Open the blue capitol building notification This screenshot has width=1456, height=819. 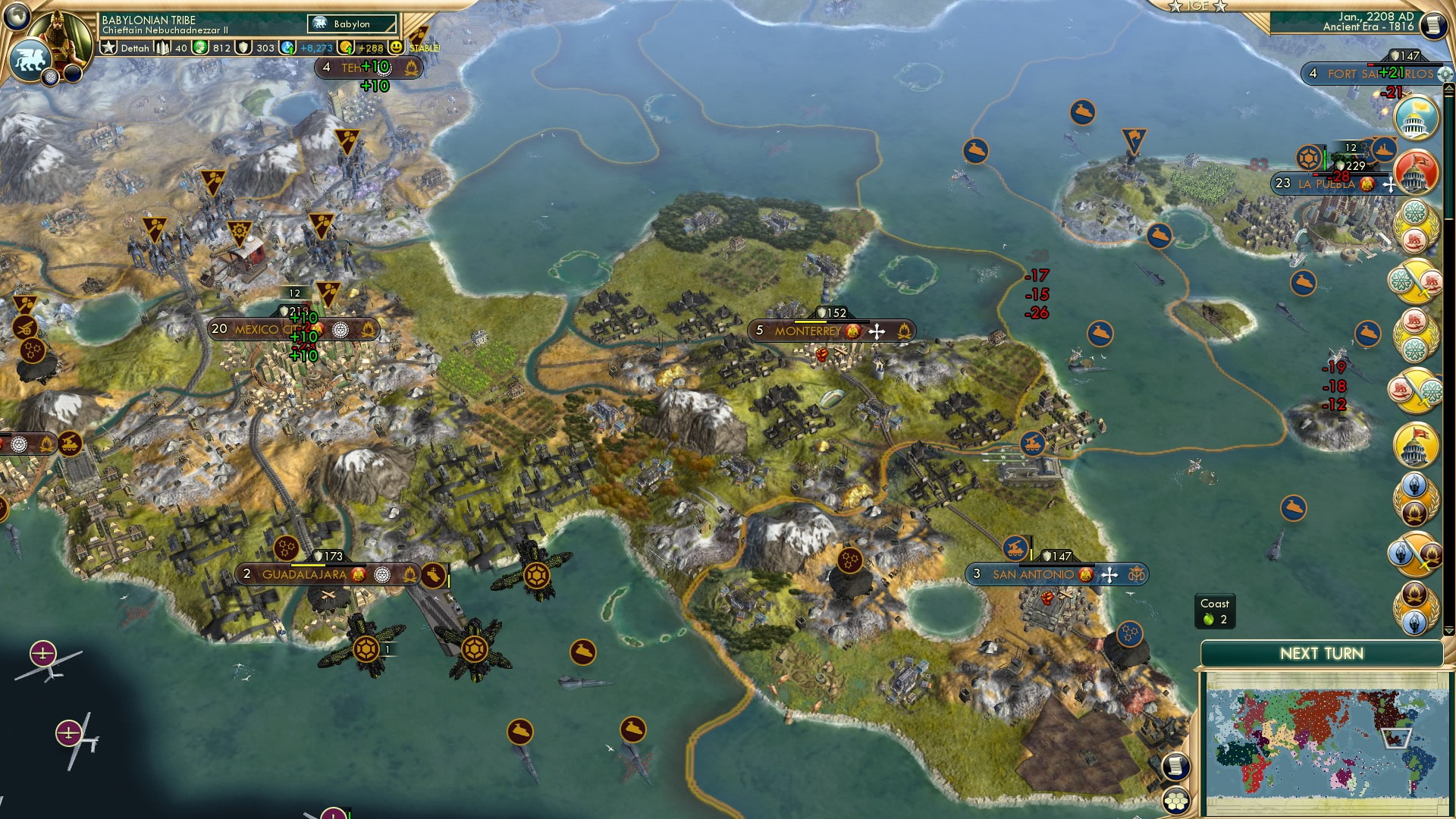1415,119
